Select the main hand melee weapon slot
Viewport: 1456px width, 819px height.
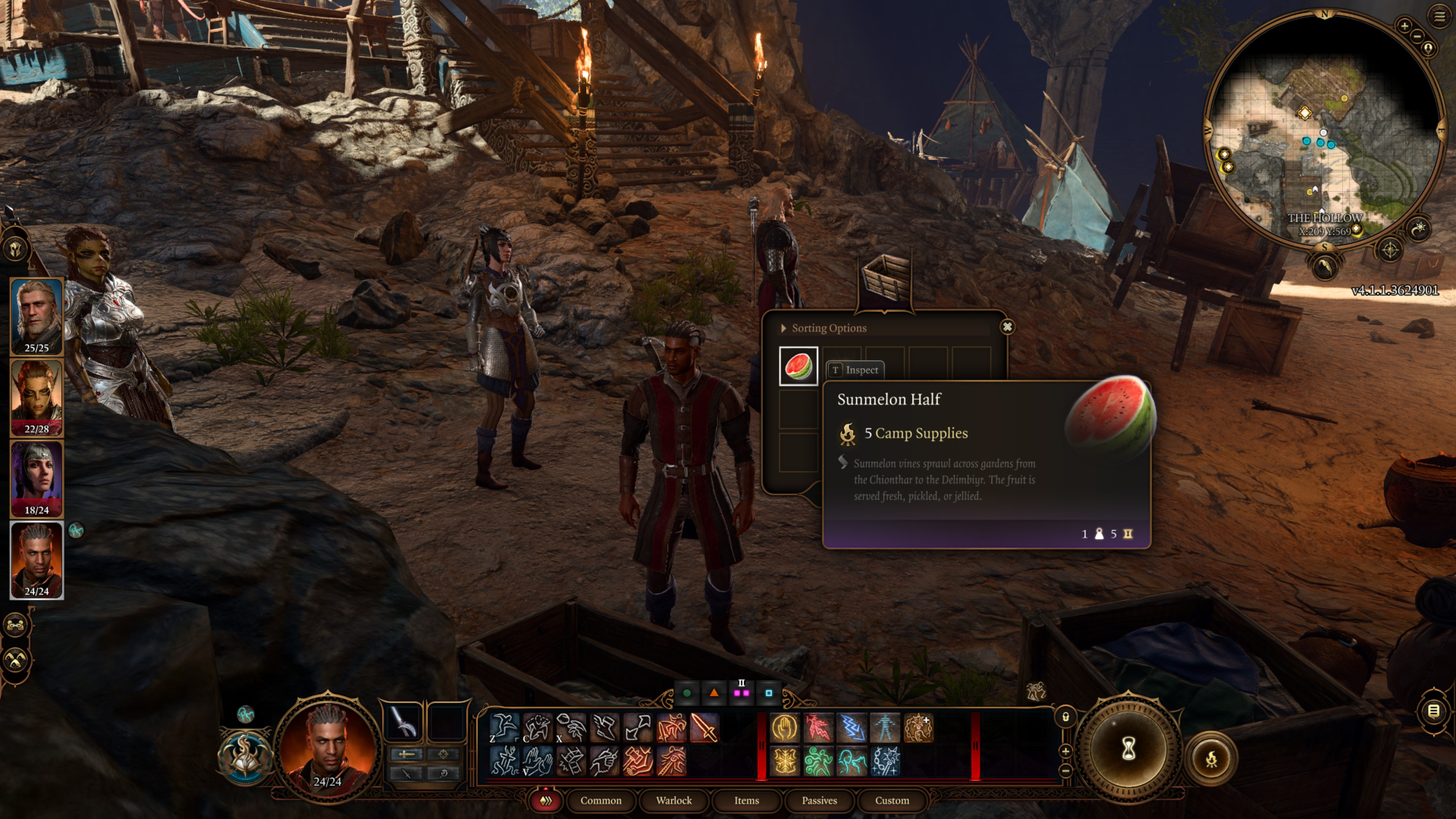point(403,721)
